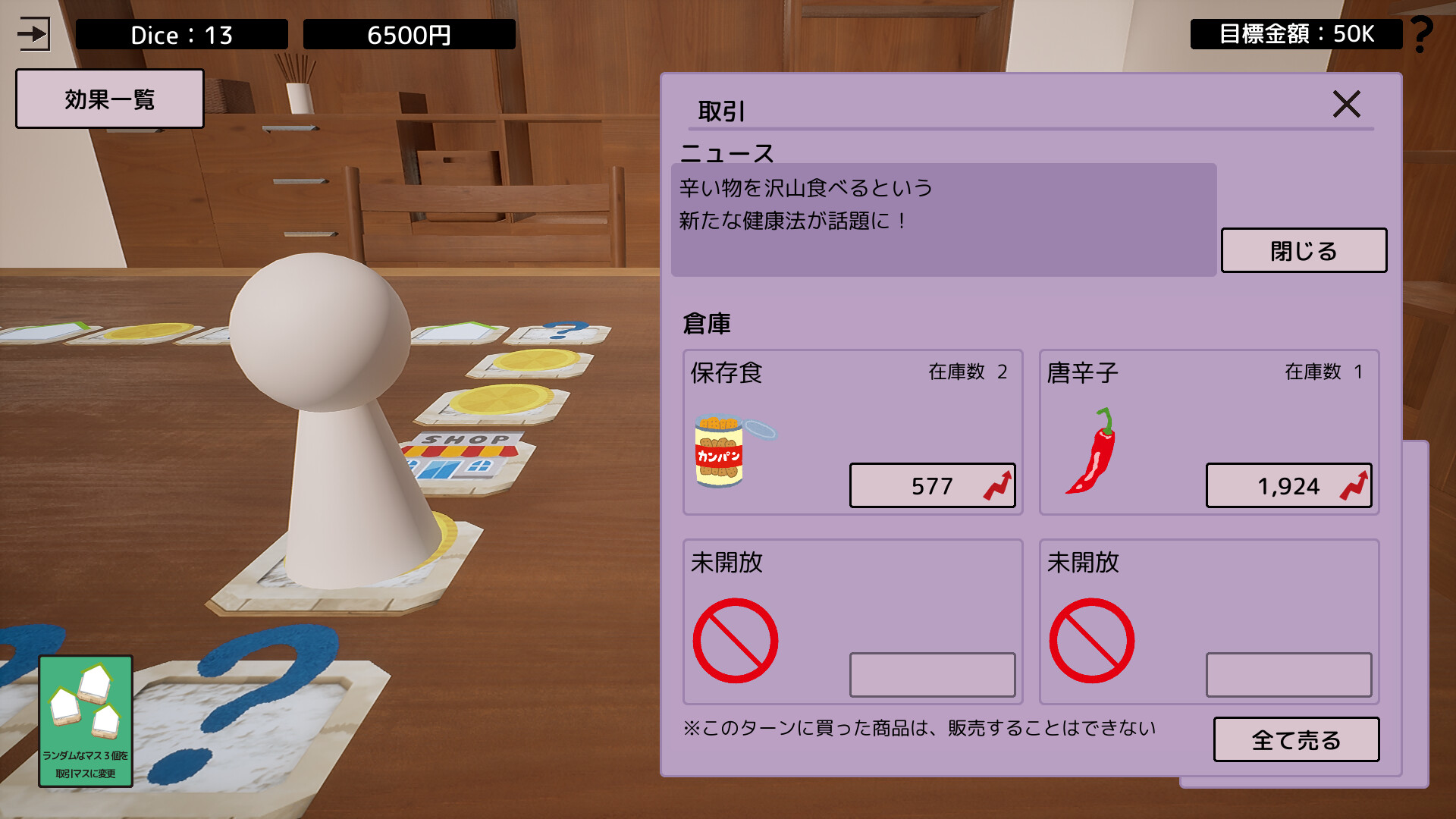Viewport: 1456px width, 819px height.
Task: Collapse the ニュース panel with 閉じる
Action: click(x=1303, y=250)
